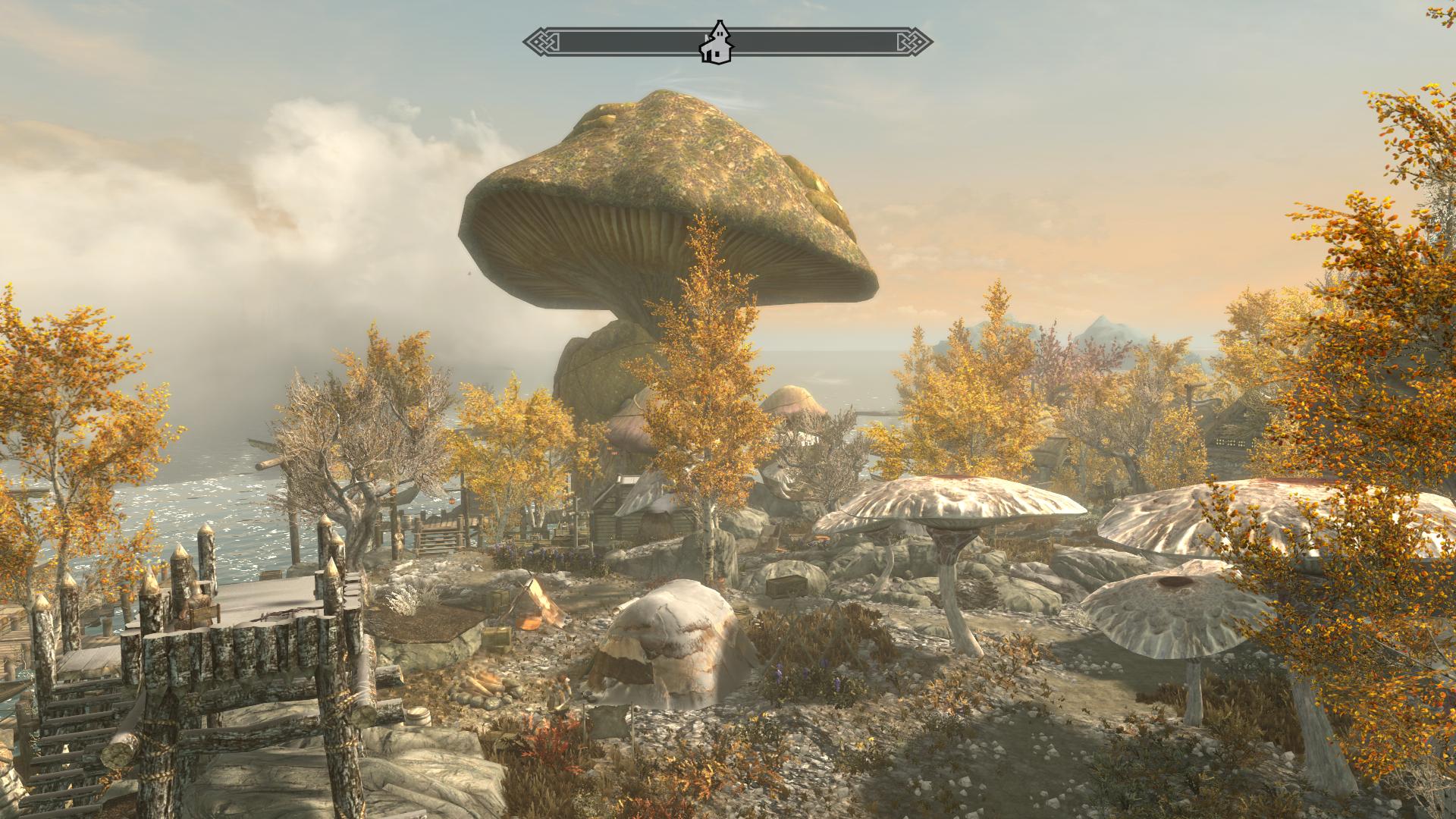Click the house marker on the compass
The width and height of the screenshot is (1456, 819).
(713, 42)
